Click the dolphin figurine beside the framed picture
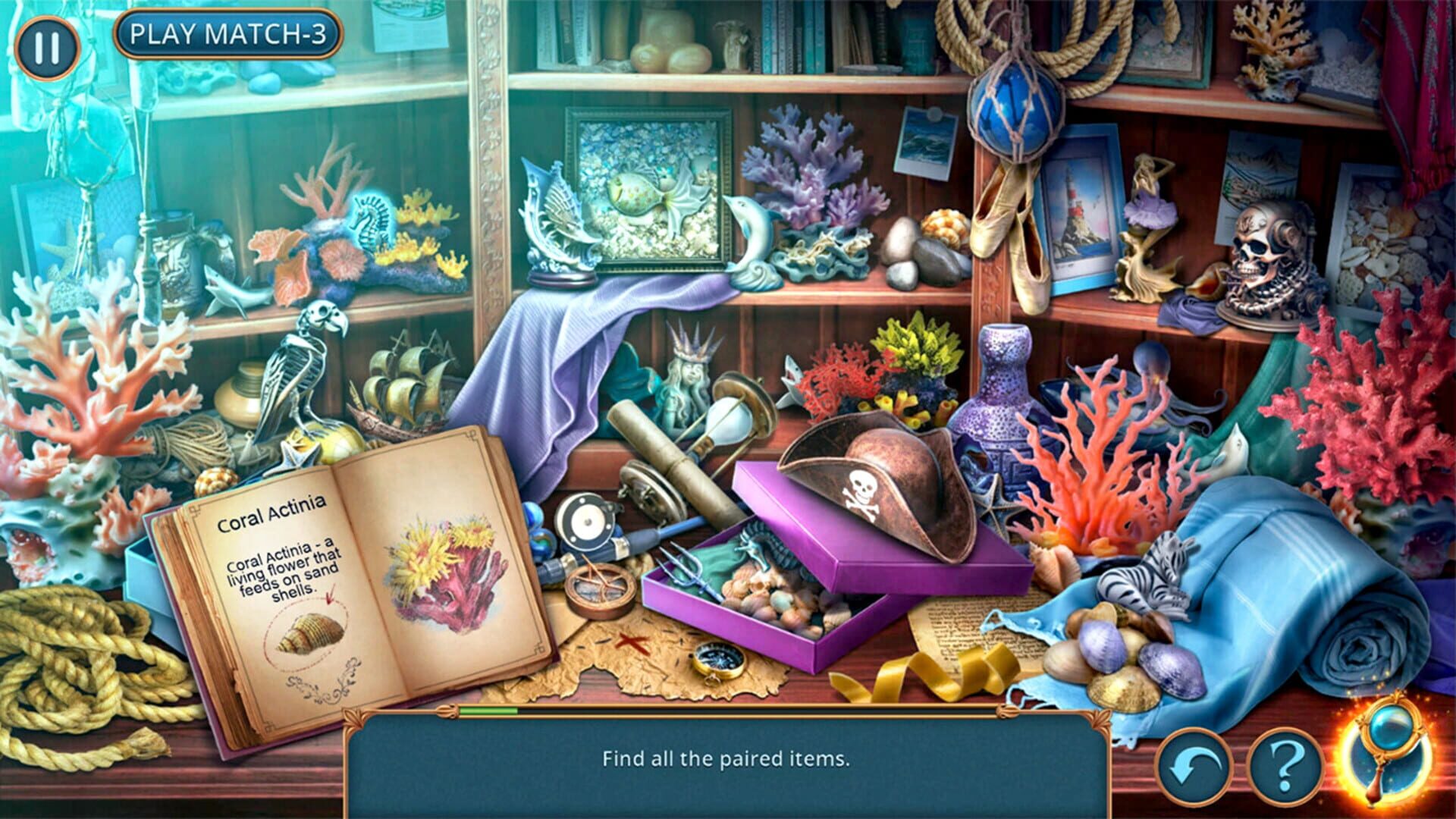The image size is (1456, 819). 755,227
